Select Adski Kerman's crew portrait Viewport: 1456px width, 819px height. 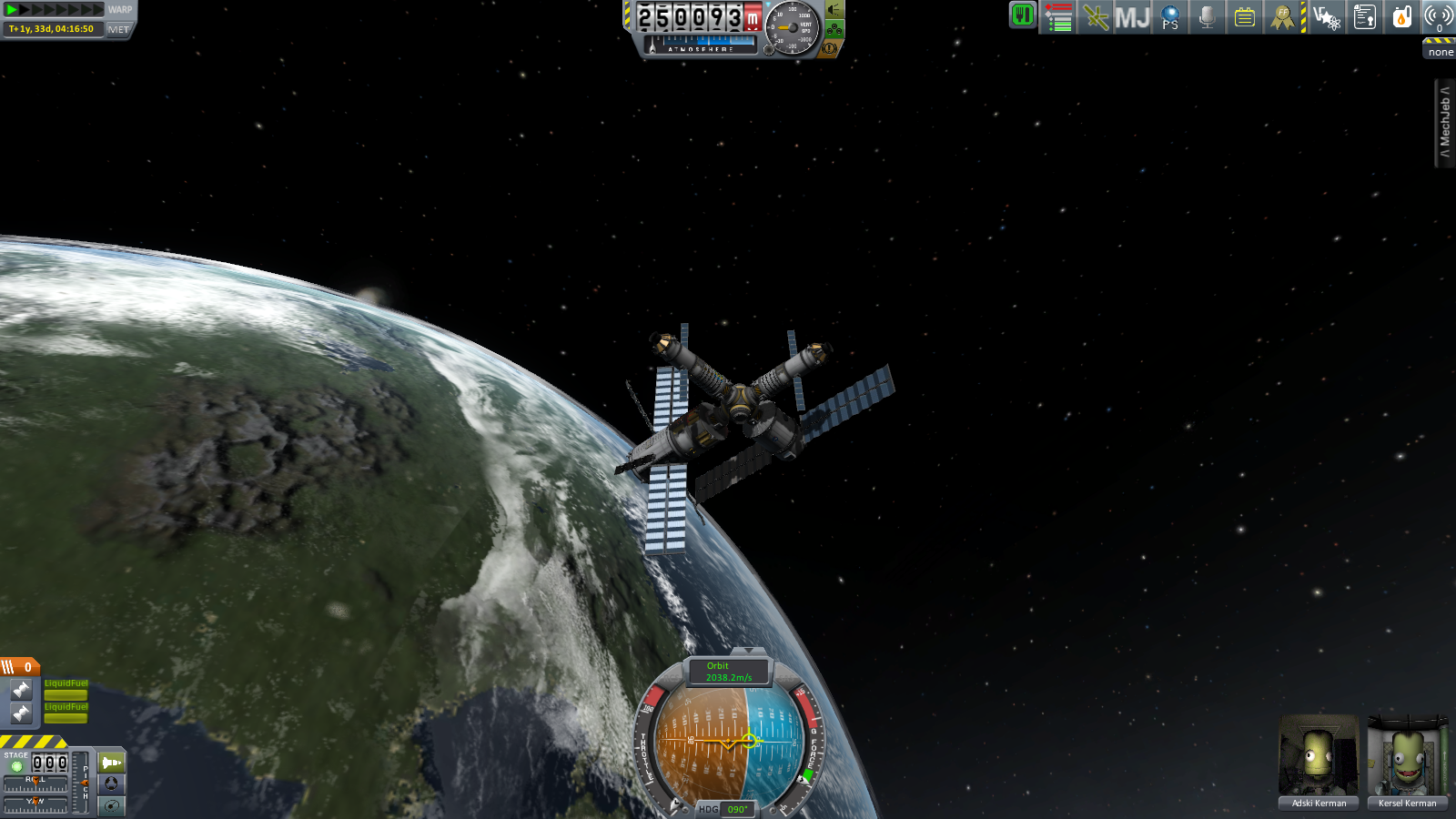1319,761
